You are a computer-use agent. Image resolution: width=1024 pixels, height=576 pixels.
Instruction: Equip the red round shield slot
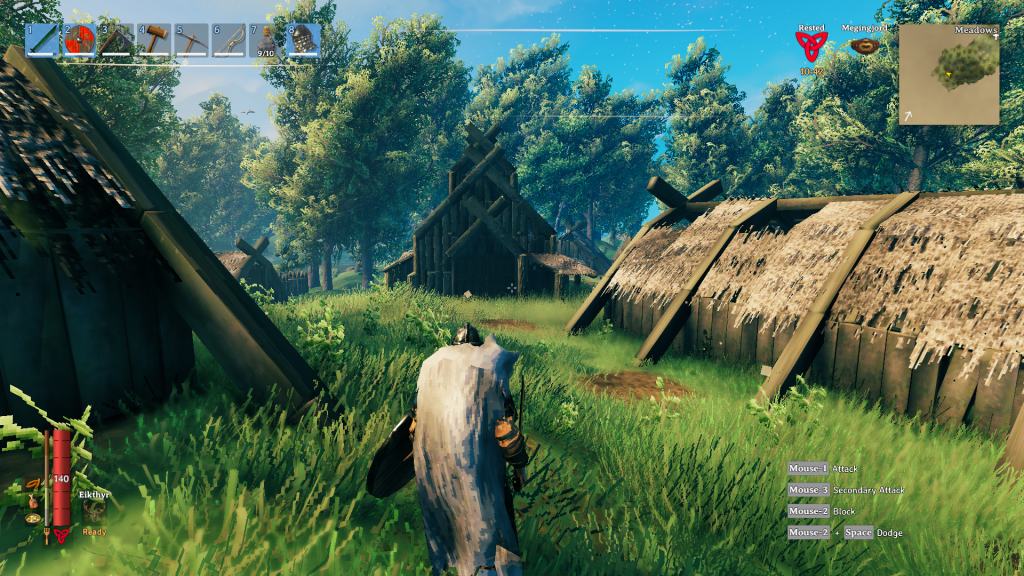80,41
